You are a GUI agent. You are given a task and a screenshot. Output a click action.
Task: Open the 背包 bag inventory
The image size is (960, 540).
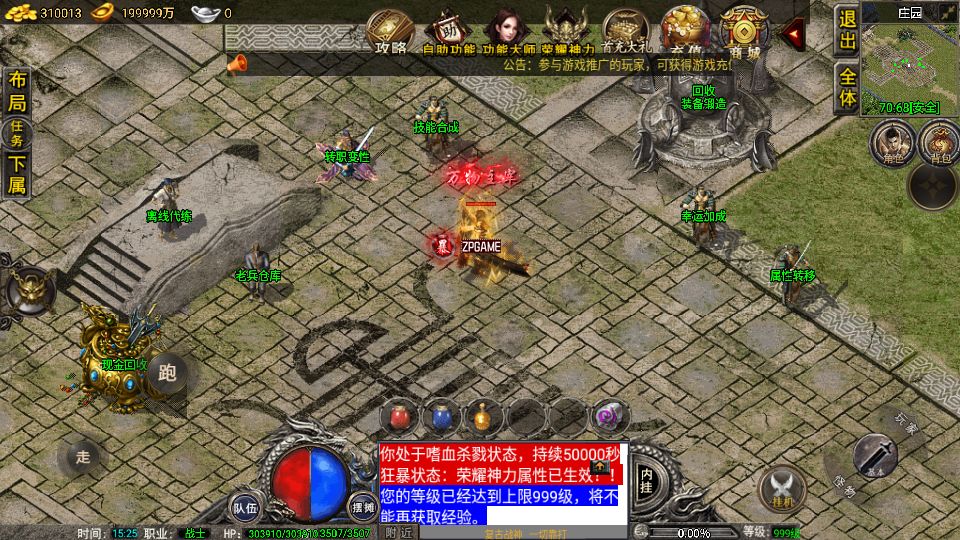[x=939, y=142]
